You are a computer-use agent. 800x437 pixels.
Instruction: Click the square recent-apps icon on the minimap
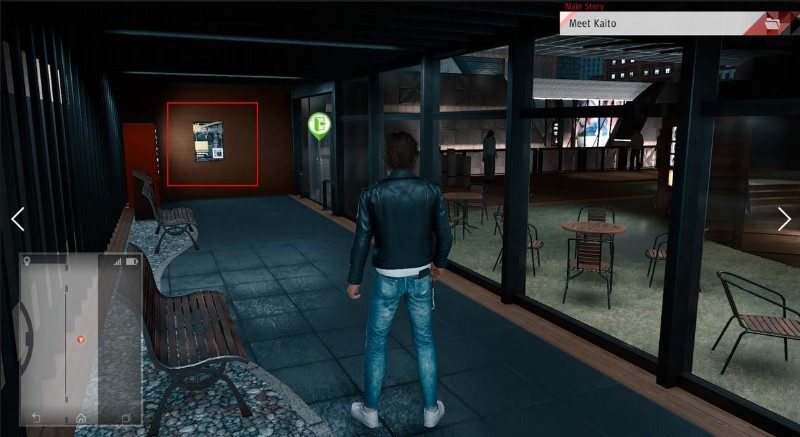[x=126, y=417]
